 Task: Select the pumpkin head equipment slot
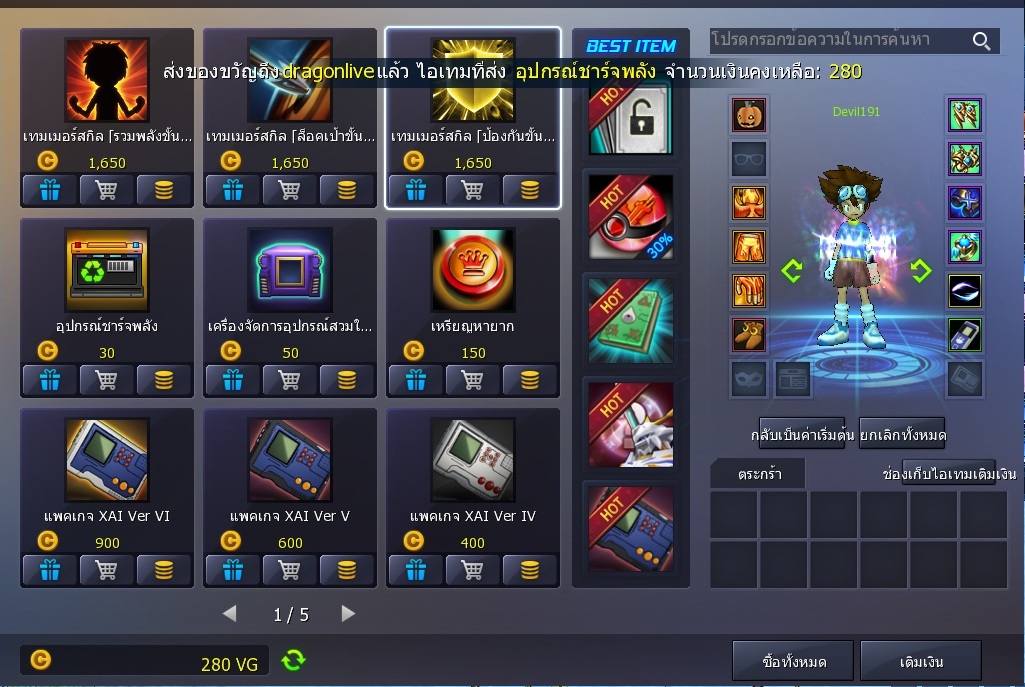749,116
